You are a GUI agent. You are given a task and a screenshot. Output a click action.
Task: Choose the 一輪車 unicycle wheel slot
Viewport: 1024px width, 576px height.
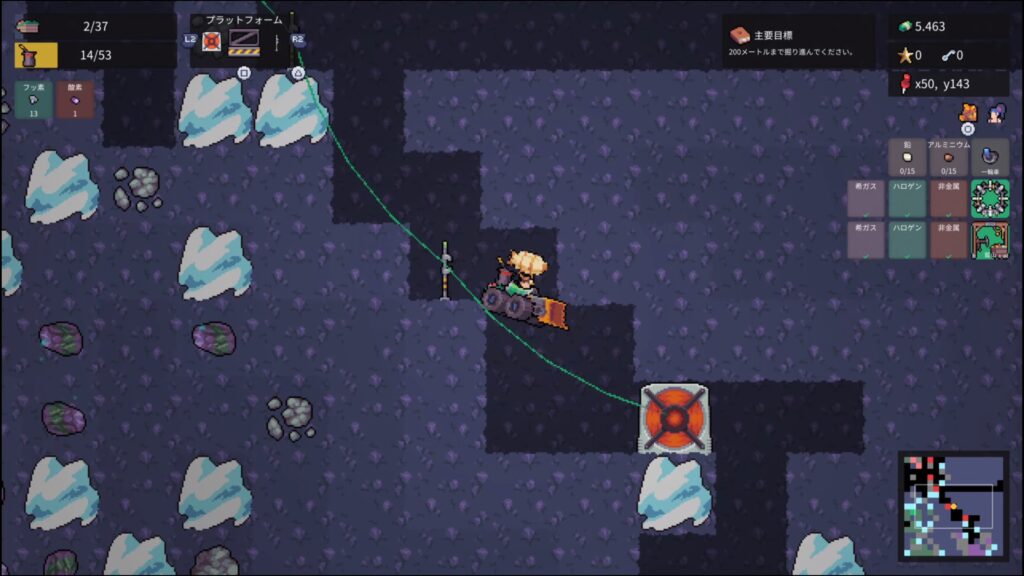pos(990,157)
